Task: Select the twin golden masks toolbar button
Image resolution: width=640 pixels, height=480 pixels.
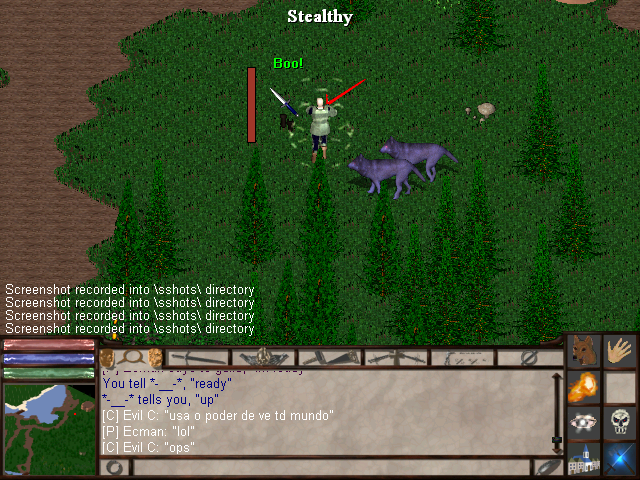Action: pyautogui.click(x=131, y=357)
